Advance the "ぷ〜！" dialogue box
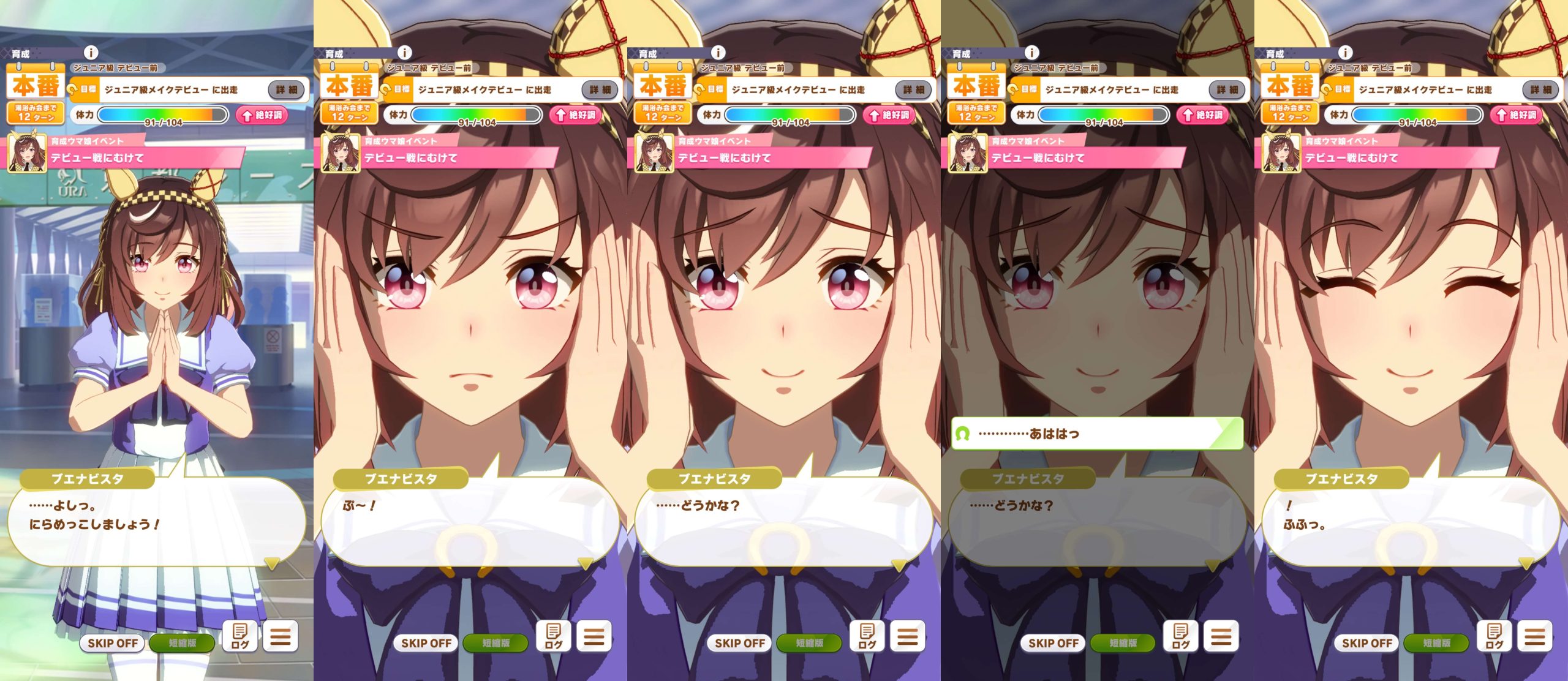Image resolution: width=1568 pixels, height=681 pixels. pos(470,521)
